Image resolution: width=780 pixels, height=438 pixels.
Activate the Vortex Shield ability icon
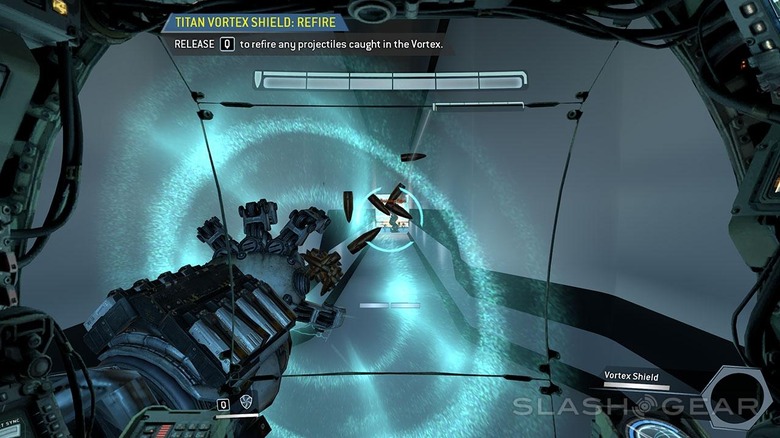245,404
